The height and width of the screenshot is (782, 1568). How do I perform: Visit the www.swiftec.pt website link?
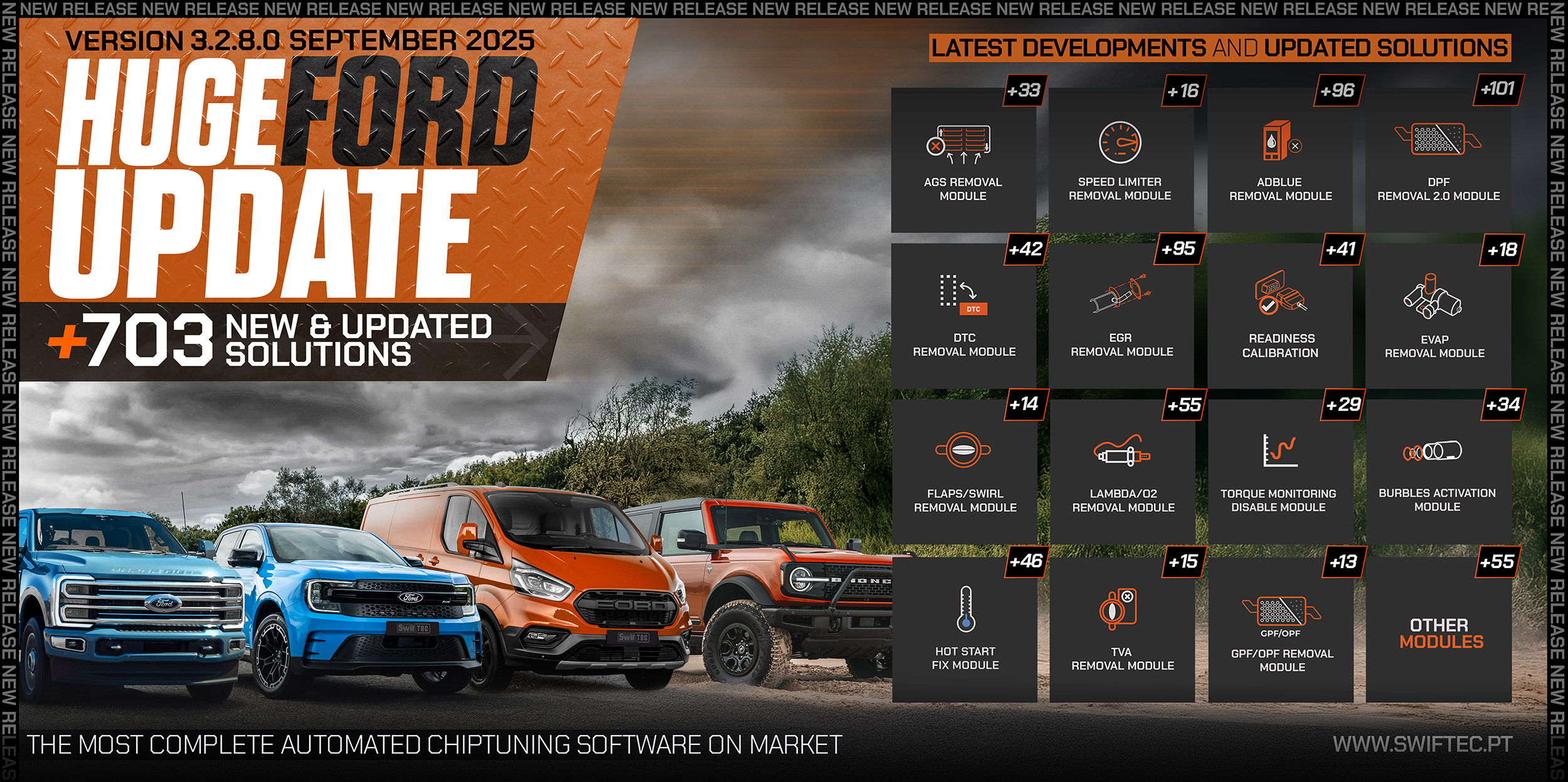[1422, 744]
